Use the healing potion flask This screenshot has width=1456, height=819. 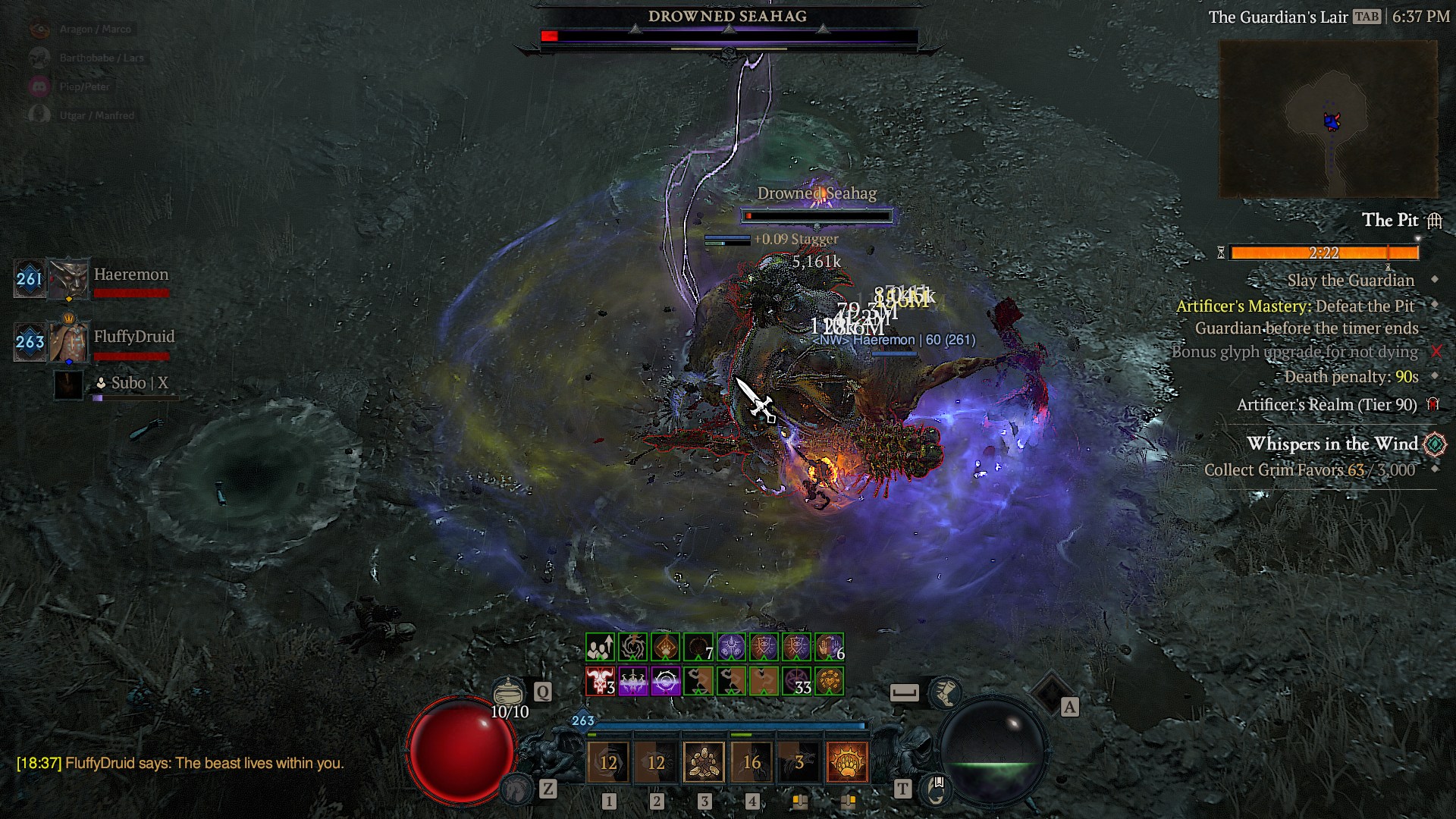coord(509,692)
